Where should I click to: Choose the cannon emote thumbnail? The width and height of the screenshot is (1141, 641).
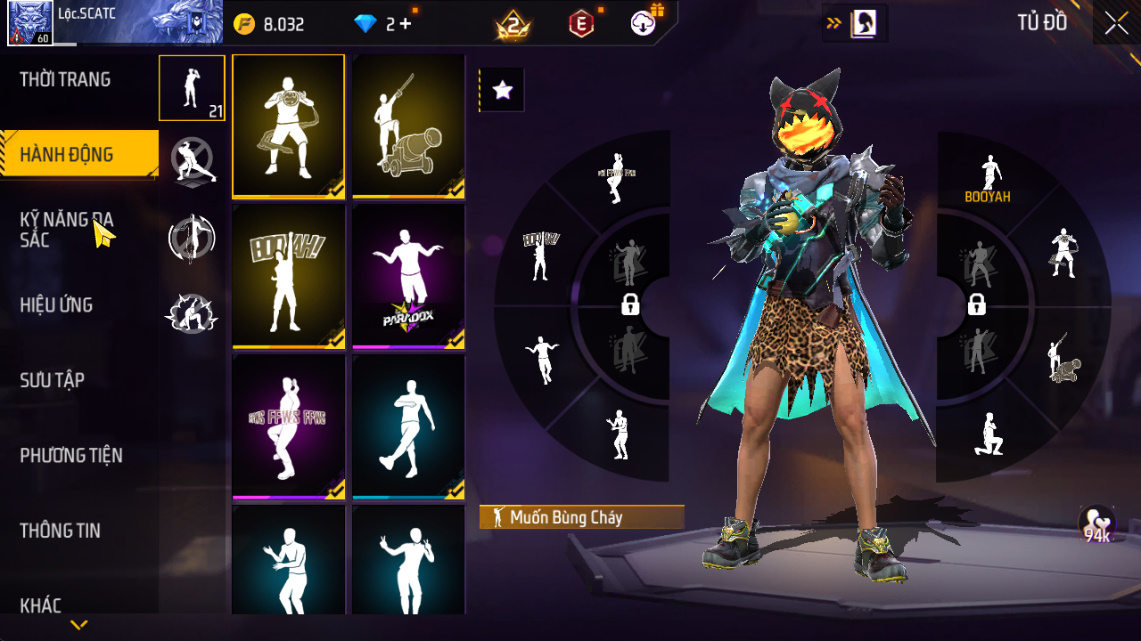408,125
